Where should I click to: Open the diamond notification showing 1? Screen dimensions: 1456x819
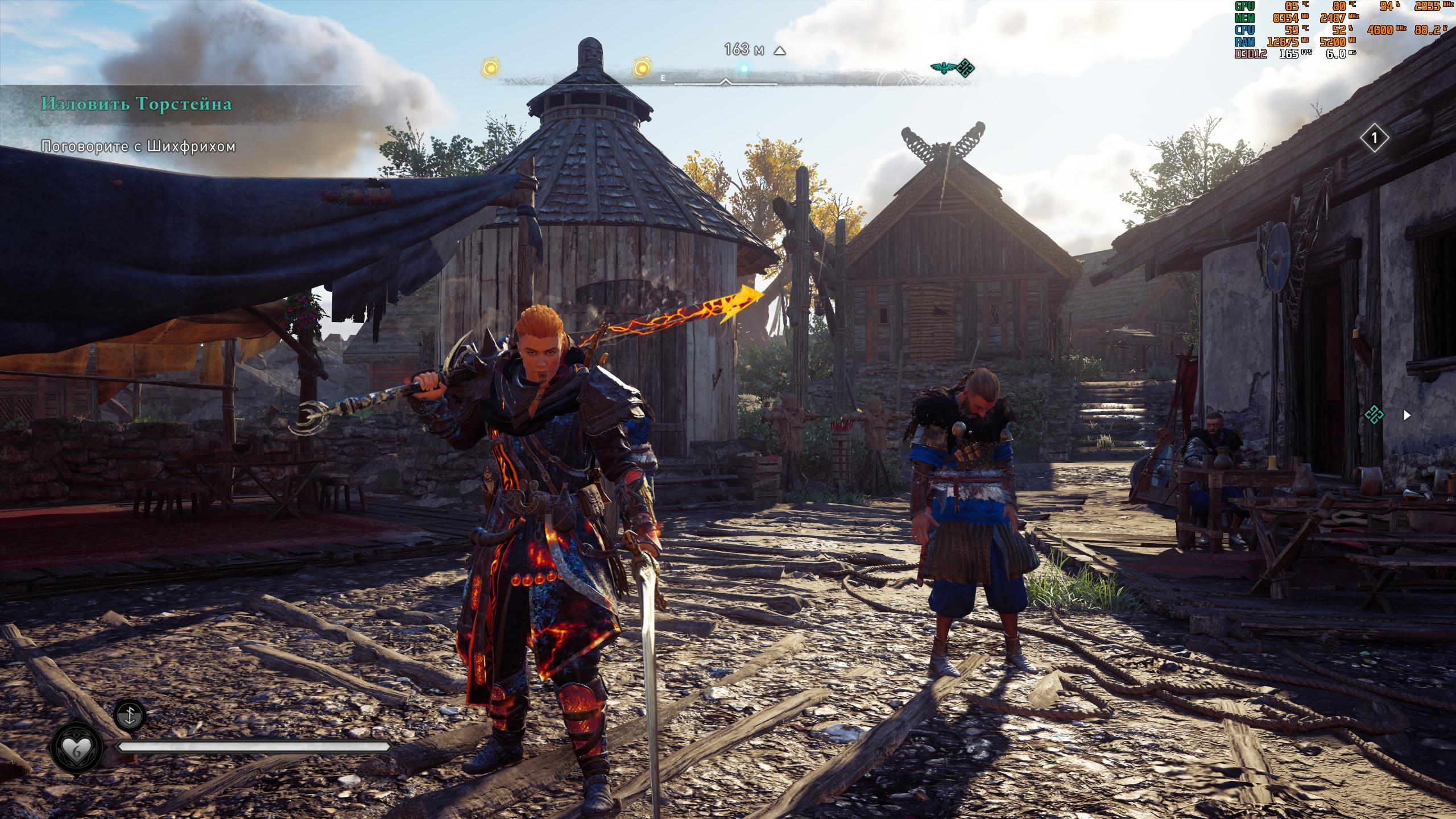coord(1375,138)
